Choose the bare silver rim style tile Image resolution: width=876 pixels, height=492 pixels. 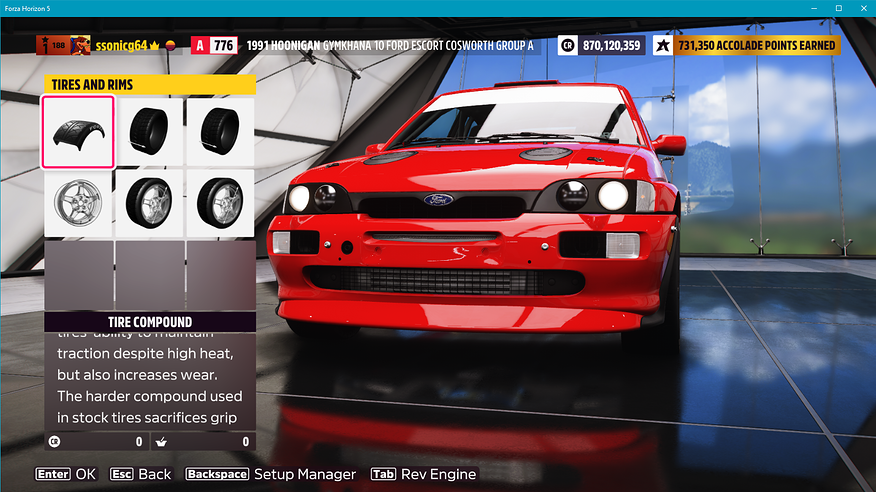77,202
